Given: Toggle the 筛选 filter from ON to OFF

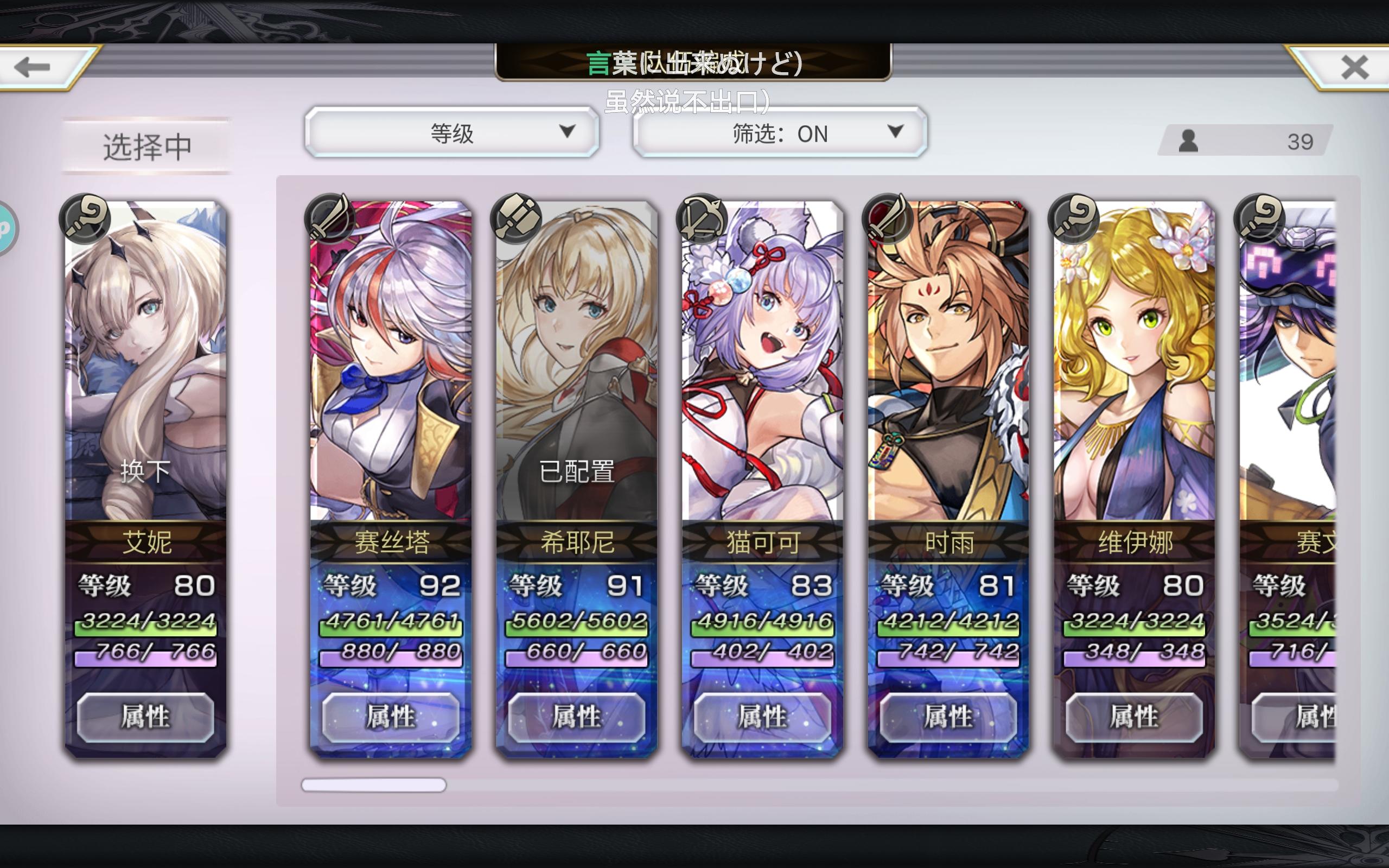Looking at the screenshot, I should 778,134.
